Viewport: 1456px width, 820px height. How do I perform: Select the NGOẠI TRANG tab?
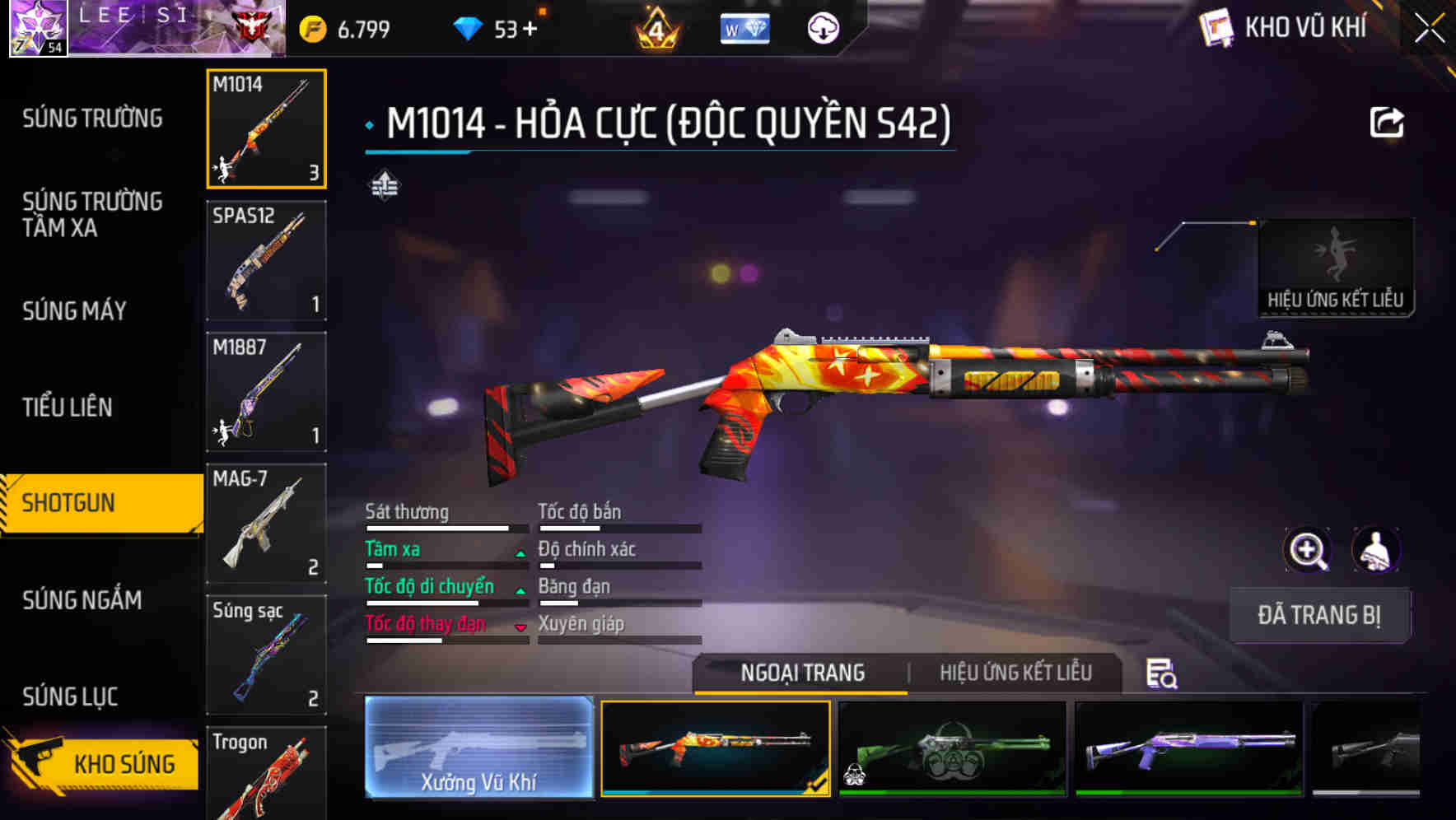[x=800, y=673]
